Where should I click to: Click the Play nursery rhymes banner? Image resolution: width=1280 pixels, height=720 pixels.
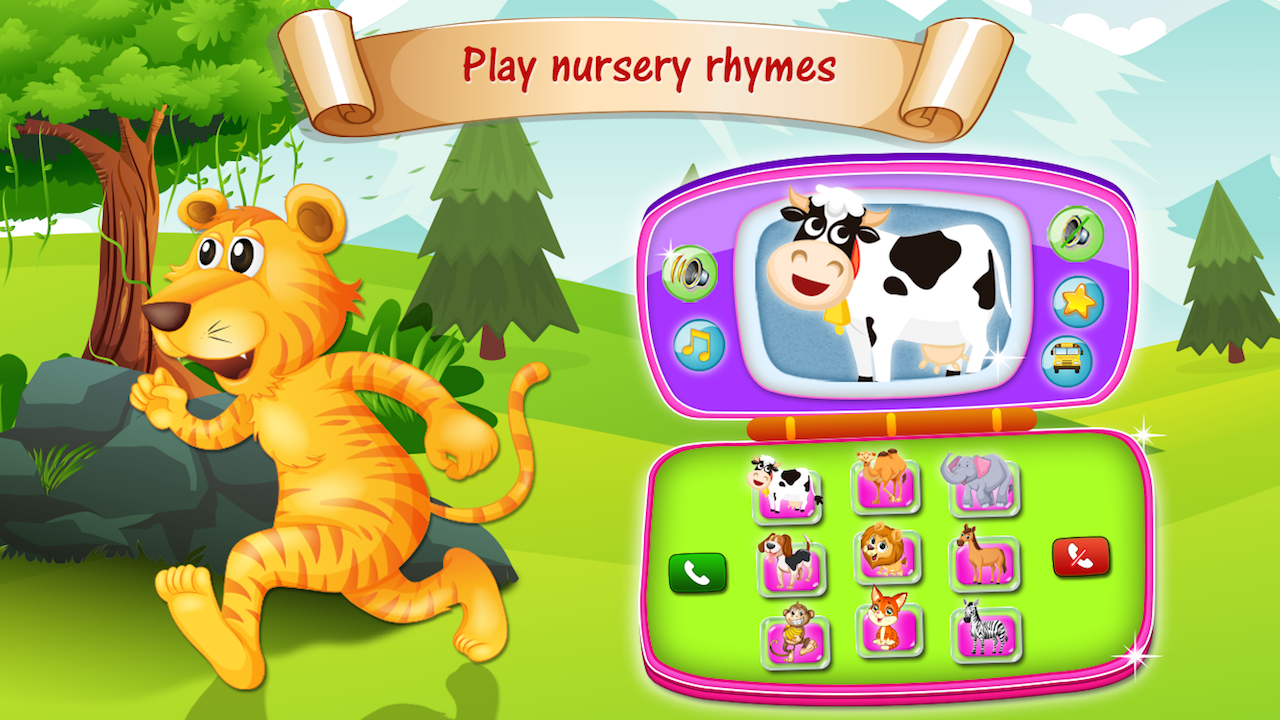point(649,68)
